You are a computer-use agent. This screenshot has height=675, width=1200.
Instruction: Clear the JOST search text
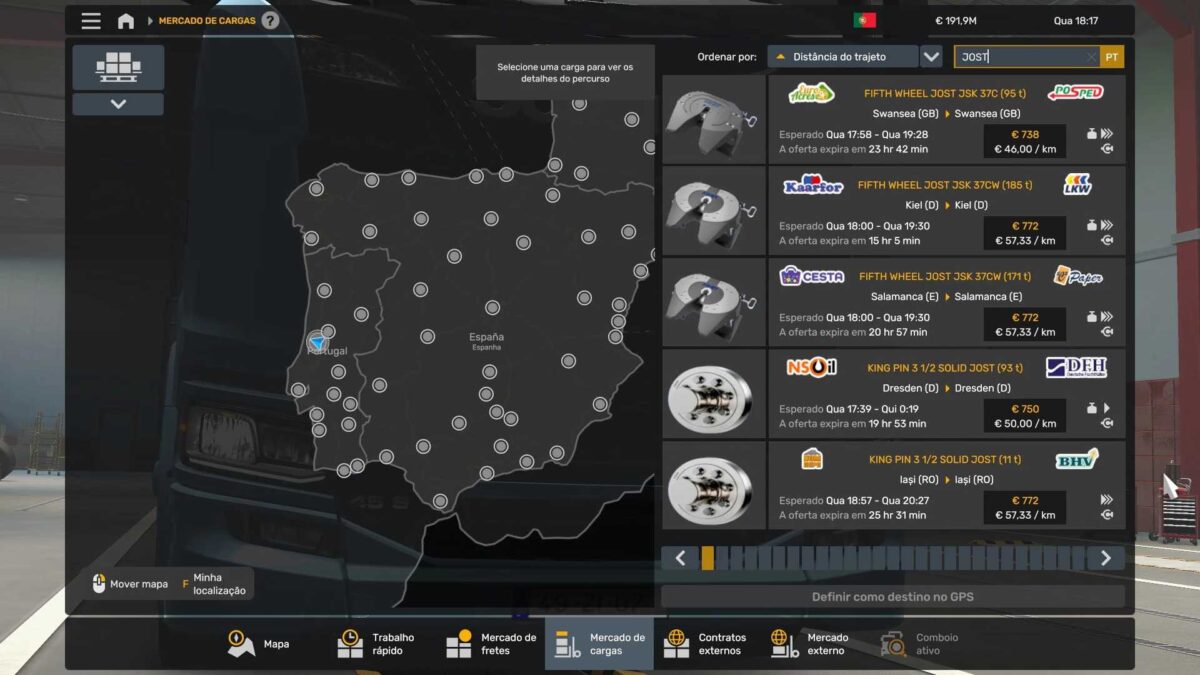point(1090,58)
